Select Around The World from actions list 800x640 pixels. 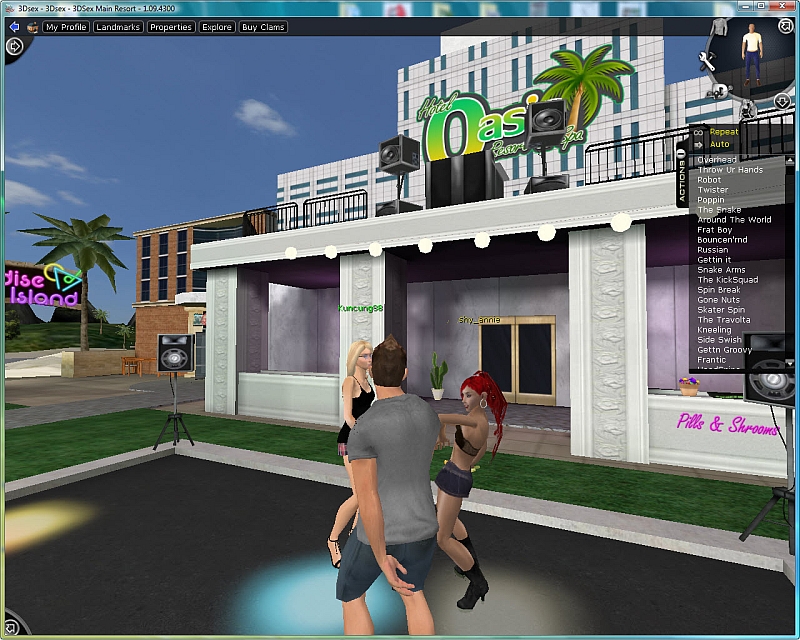(734, 220)
